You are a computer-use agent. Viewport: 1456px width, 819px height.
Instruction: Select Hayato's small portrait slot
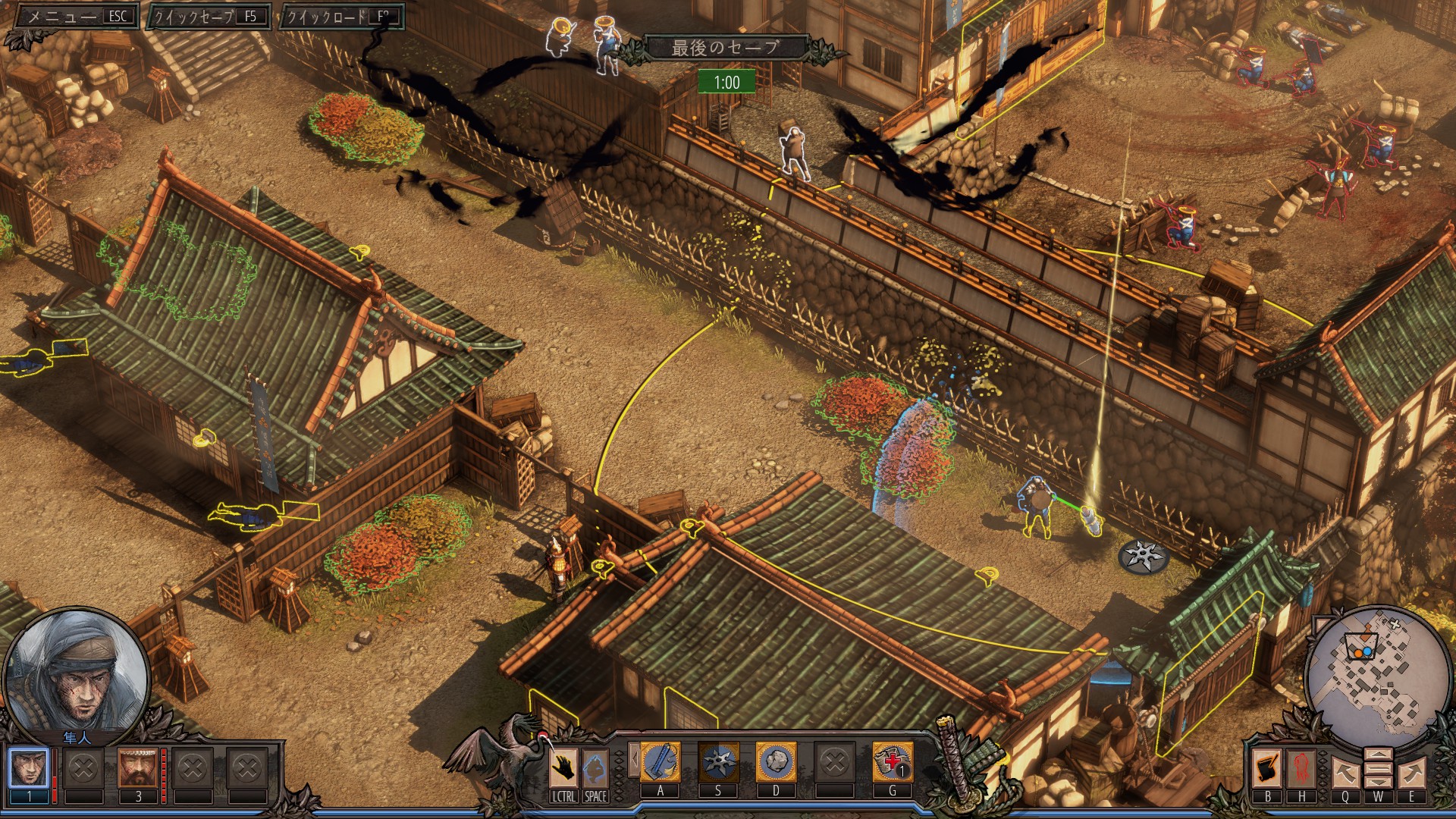pos(29,768)
